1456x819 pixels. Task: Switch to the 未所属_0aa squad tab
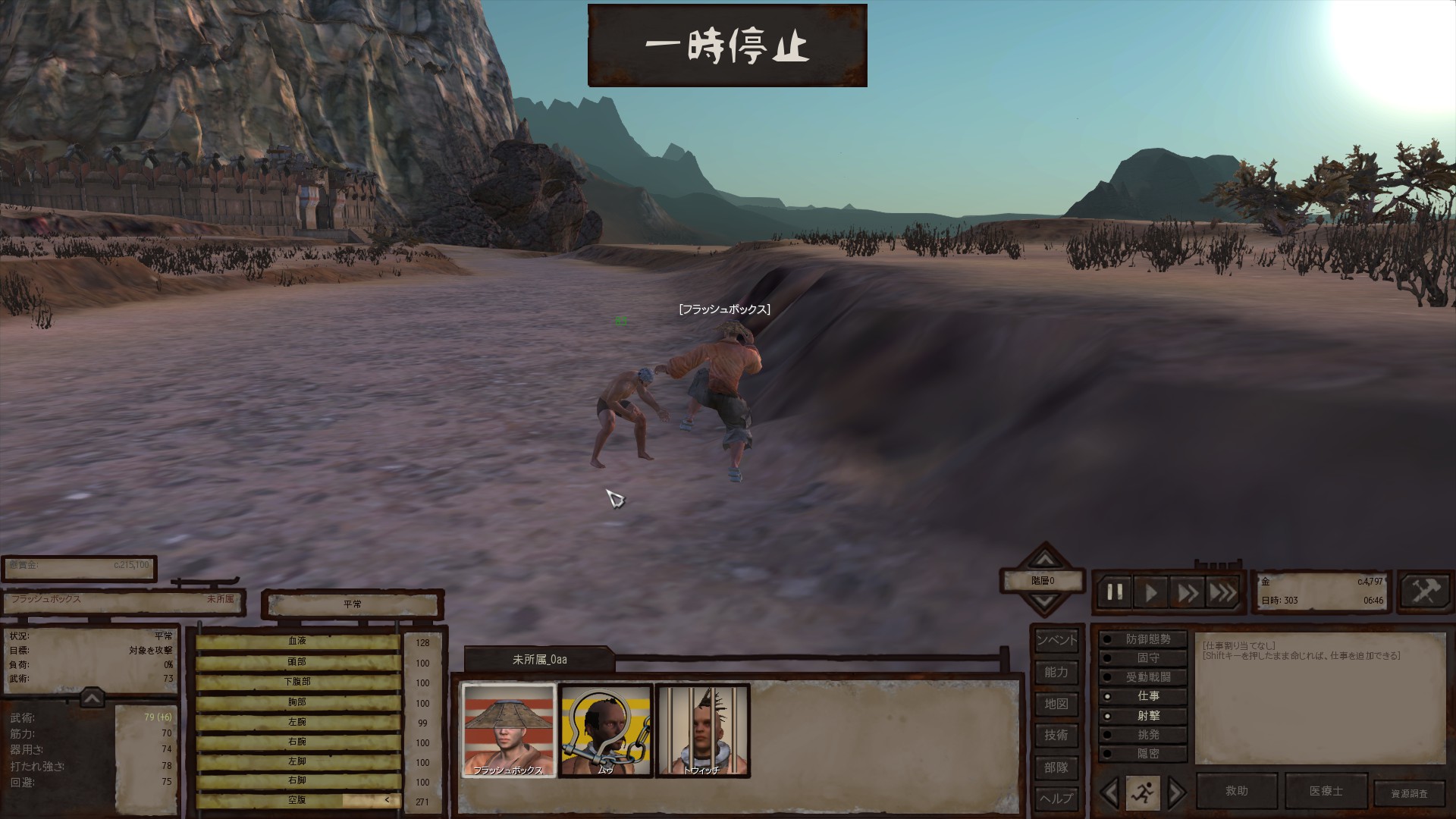pyautogui.click(x=539, y=660)
